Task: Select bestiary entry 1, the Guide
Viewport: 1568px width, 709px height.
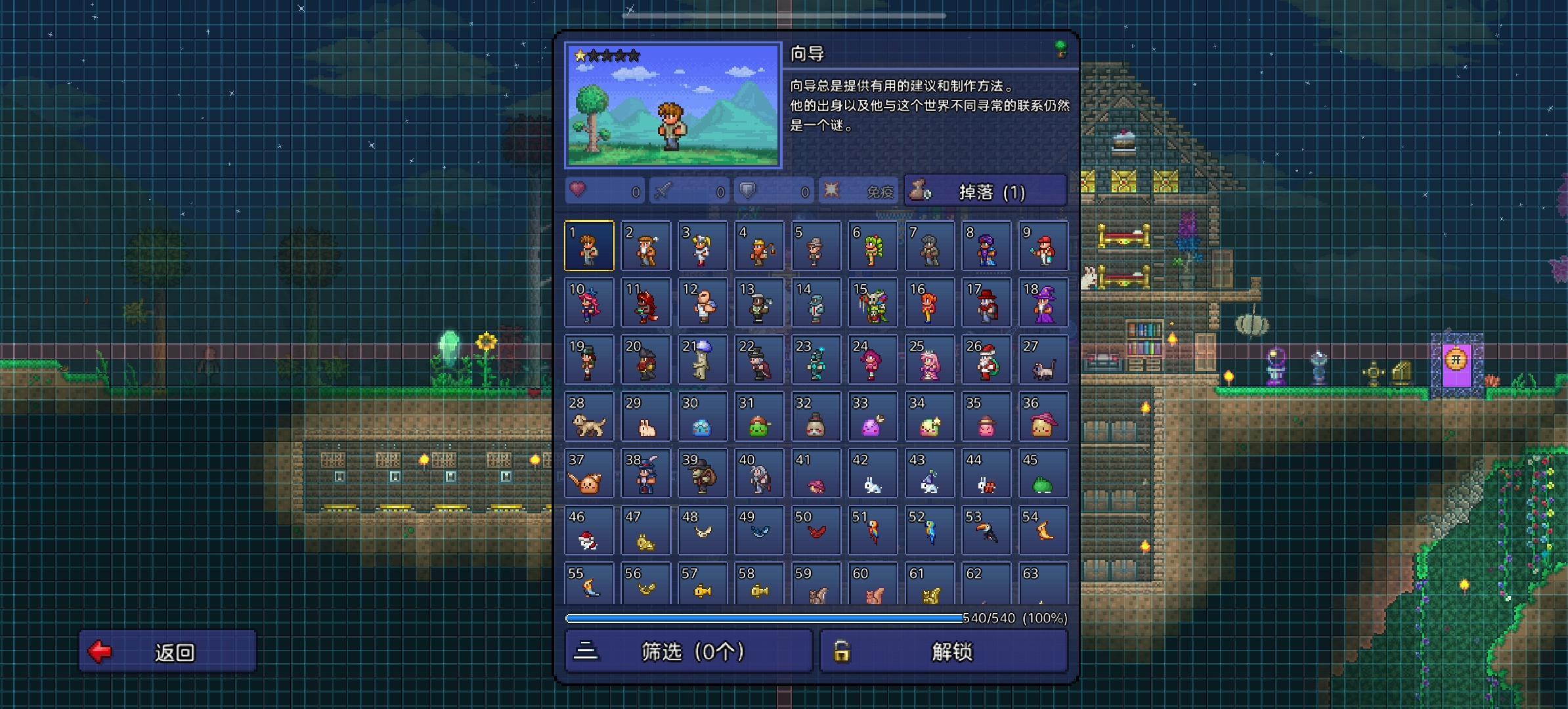Action: pyautogui.click(x=589, y=246)
